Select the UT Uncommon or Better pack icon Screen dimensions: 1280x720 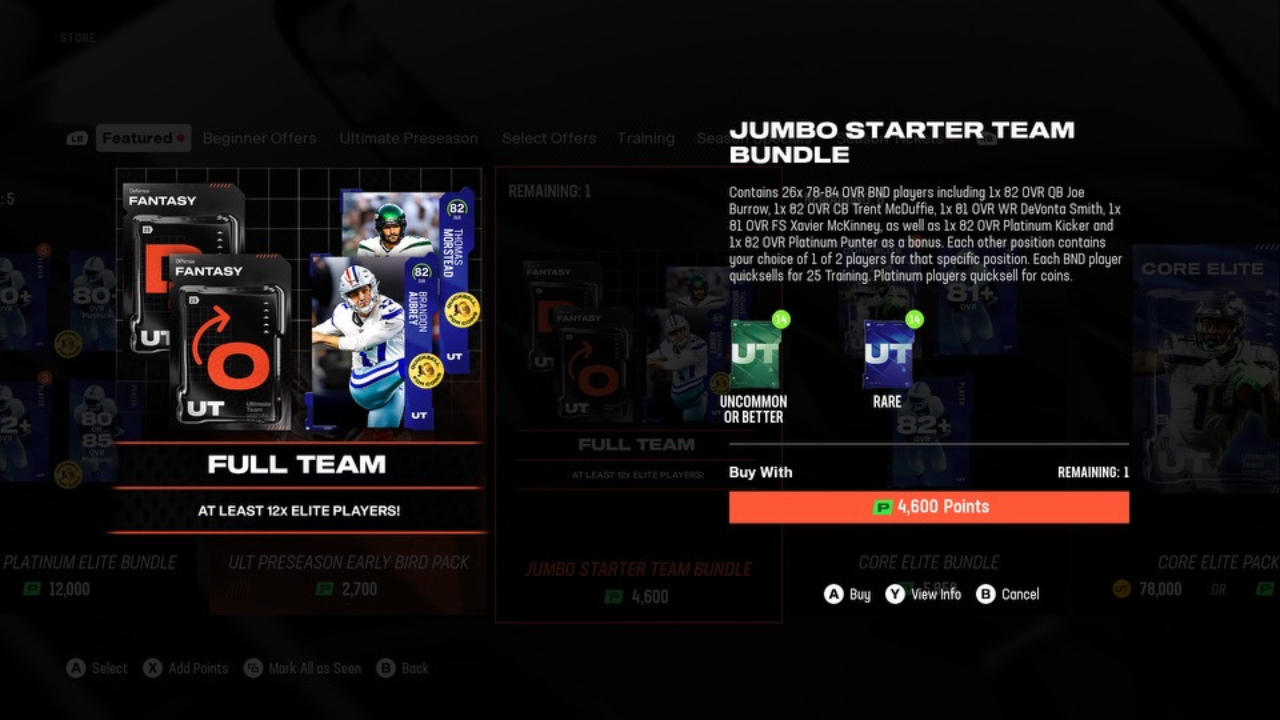(755, 355)
